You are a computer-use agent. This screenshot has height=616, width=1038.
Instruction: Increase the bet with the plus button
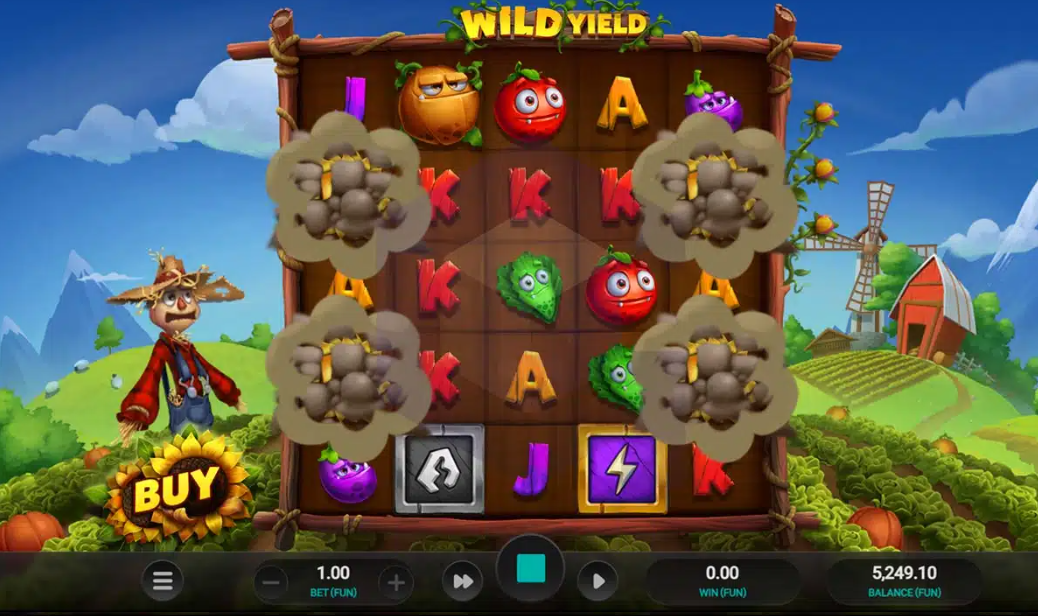point(395,582)
